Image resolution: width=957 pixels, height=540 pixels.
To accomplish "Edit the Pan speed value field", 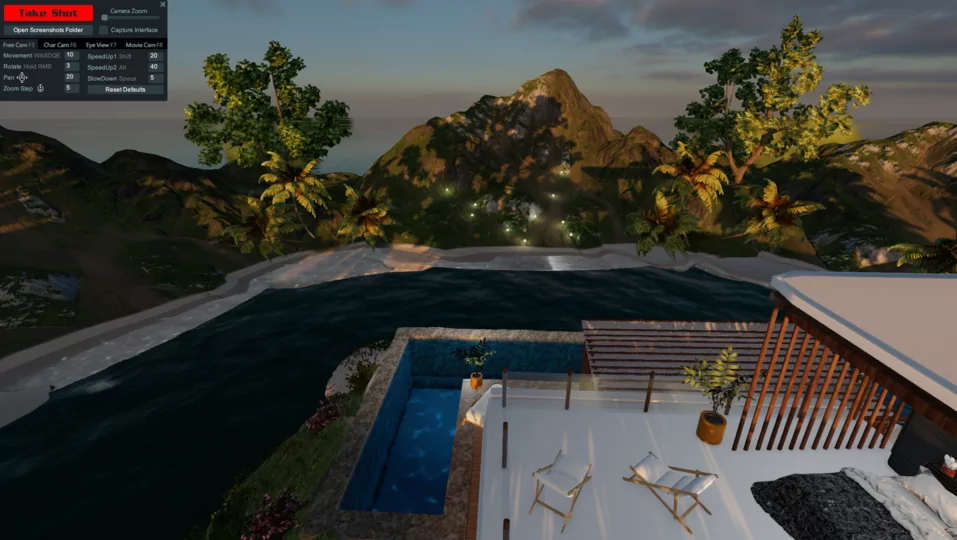I will [x=71, y=77].
